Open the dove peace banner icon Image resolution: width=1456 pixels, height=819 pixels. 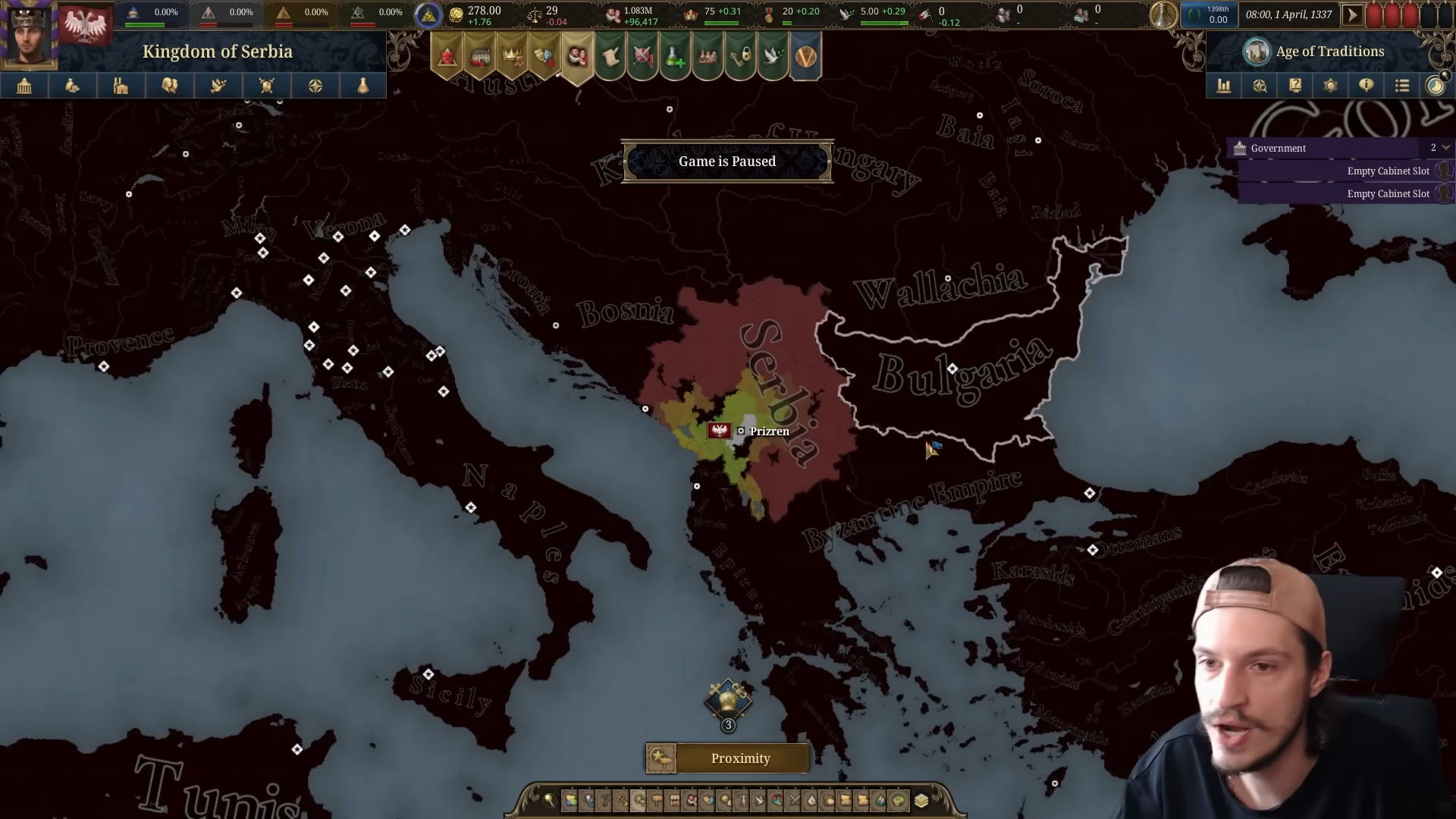[x=773, y=55]
